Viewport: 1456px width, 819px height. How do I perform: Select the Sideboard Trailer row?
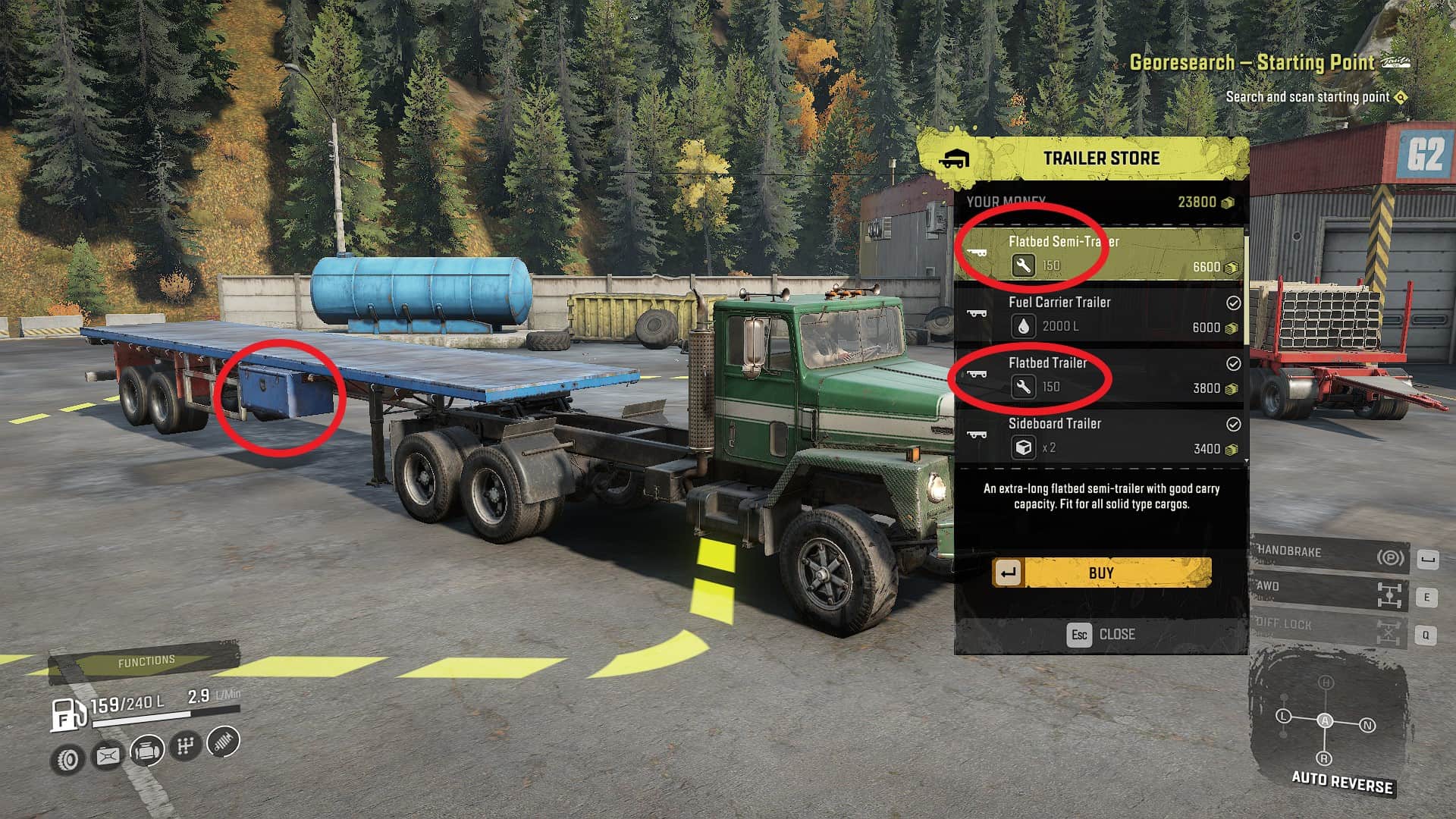(1100, 436)
